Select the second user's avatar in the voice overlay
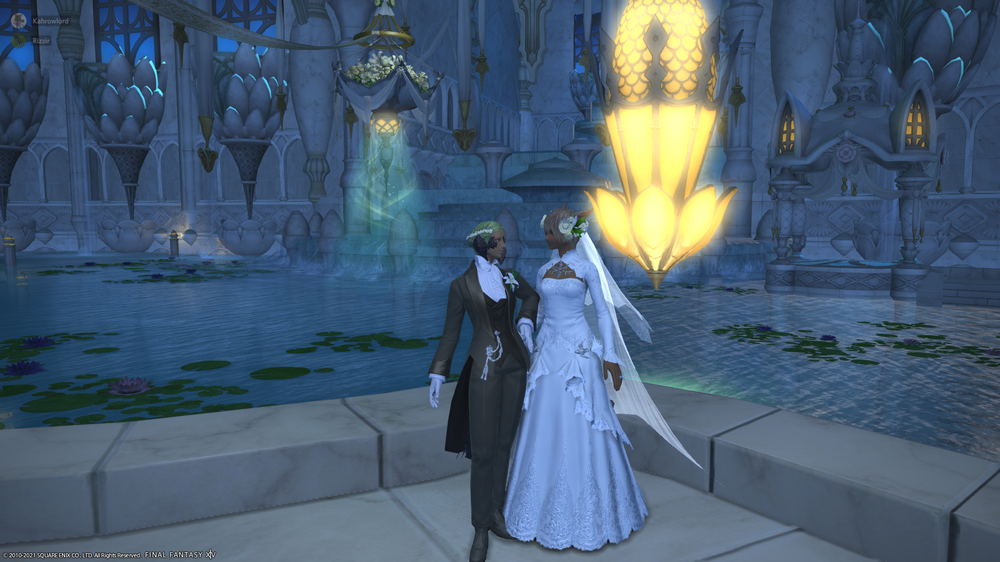1000x562 pixels. click(19, 41)
